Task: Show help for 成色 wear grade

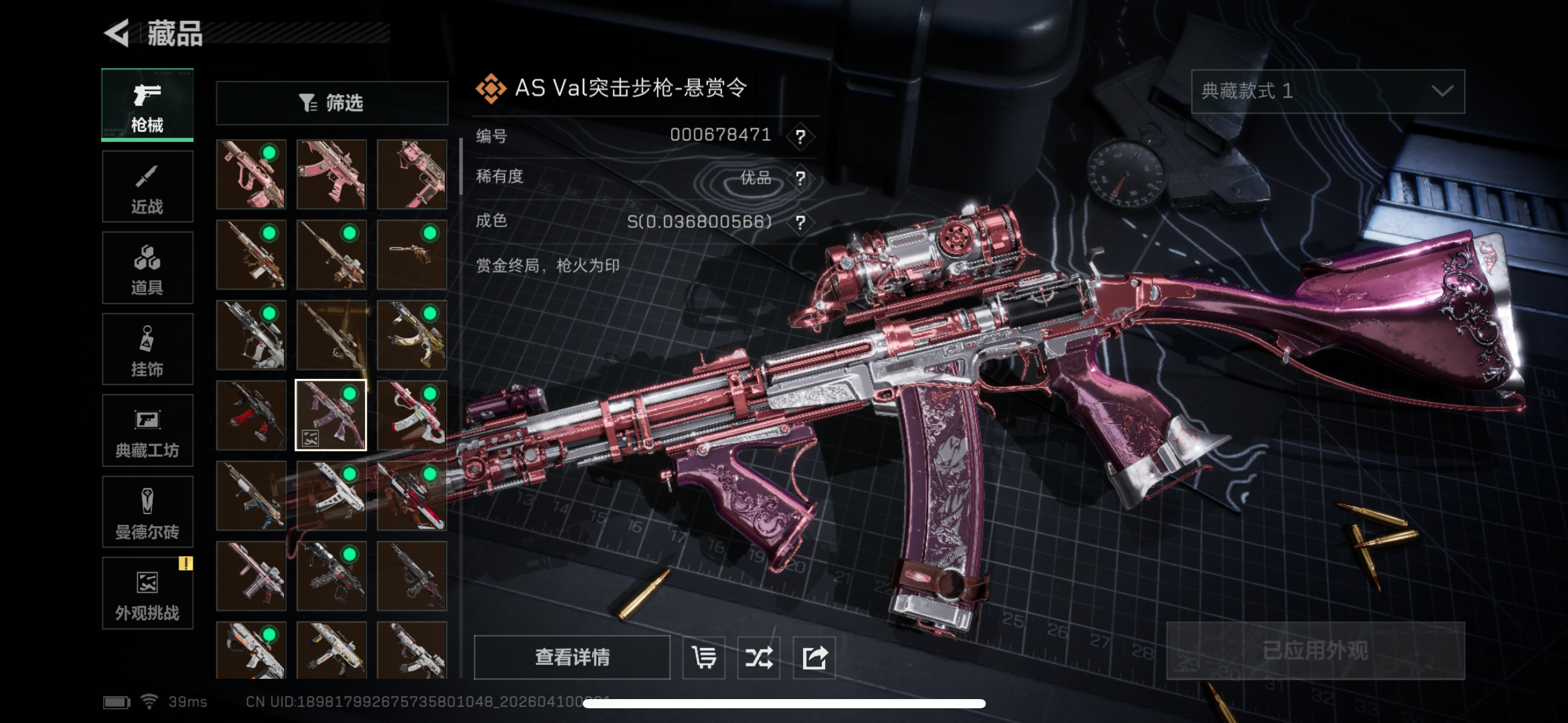Action: (x=800, y=222)
